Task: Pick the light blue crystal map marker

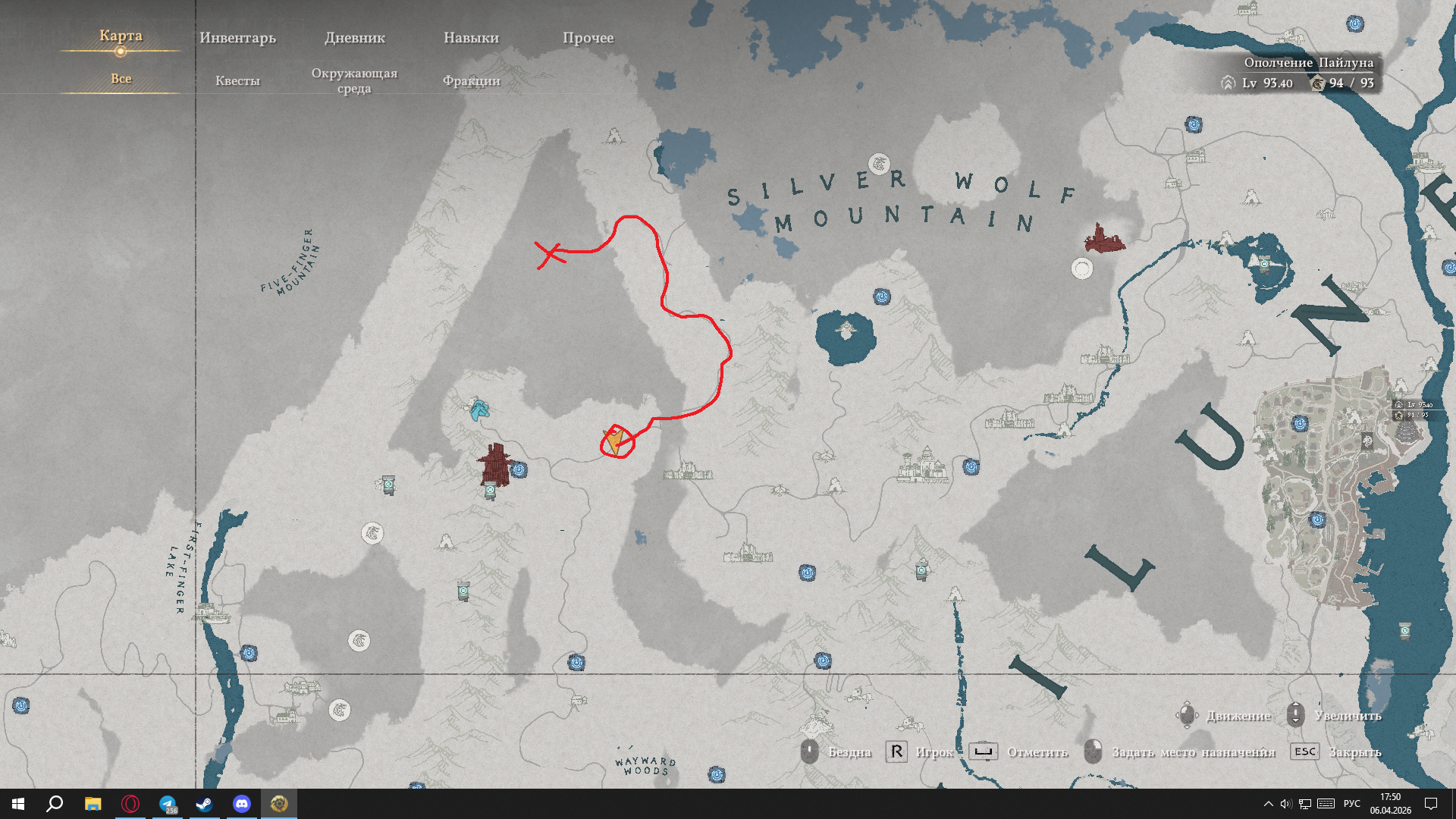Action: click(479, 409)
